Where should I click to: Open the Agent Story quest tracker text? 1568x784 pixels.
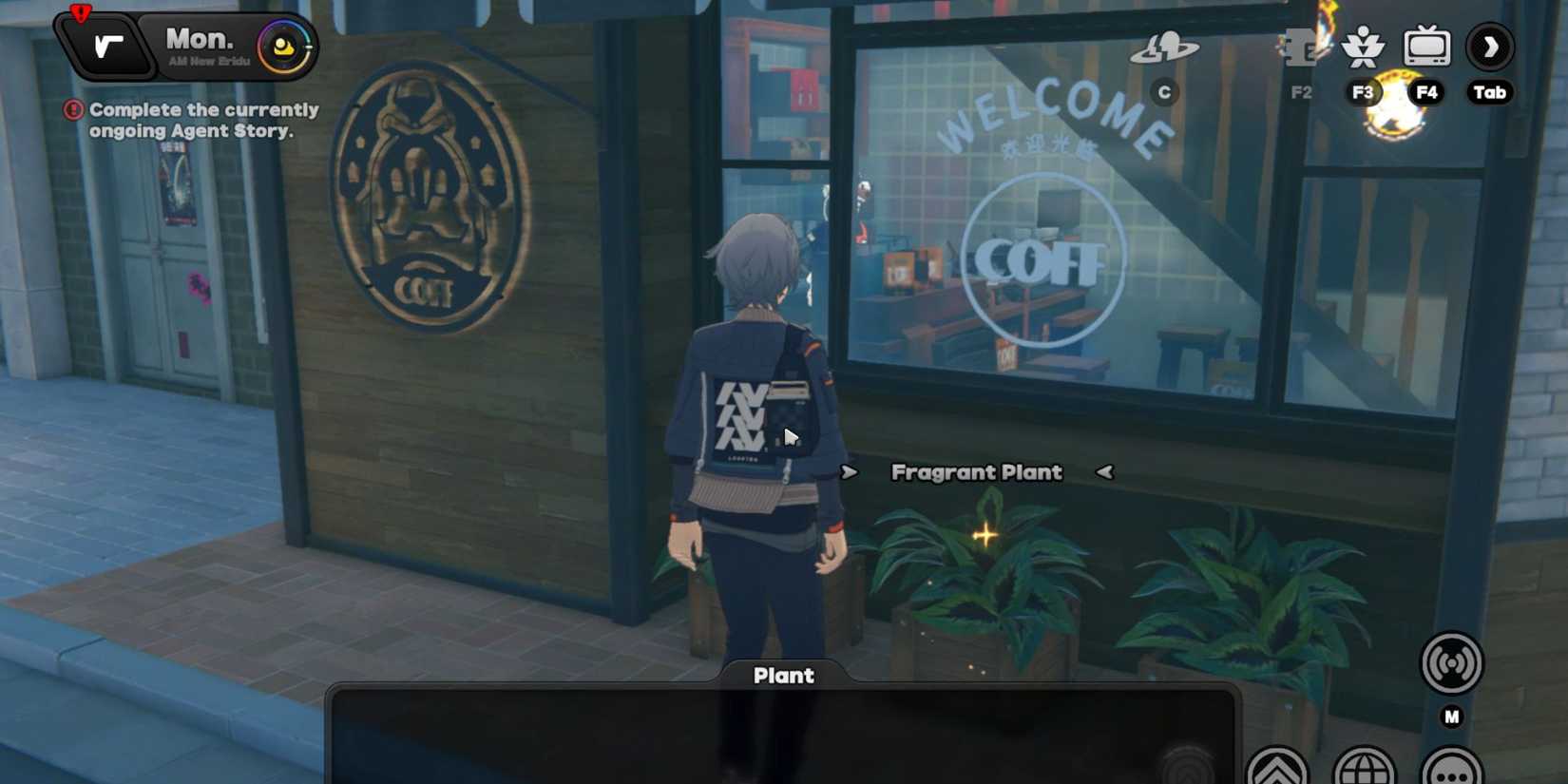[x=204, y=121]
